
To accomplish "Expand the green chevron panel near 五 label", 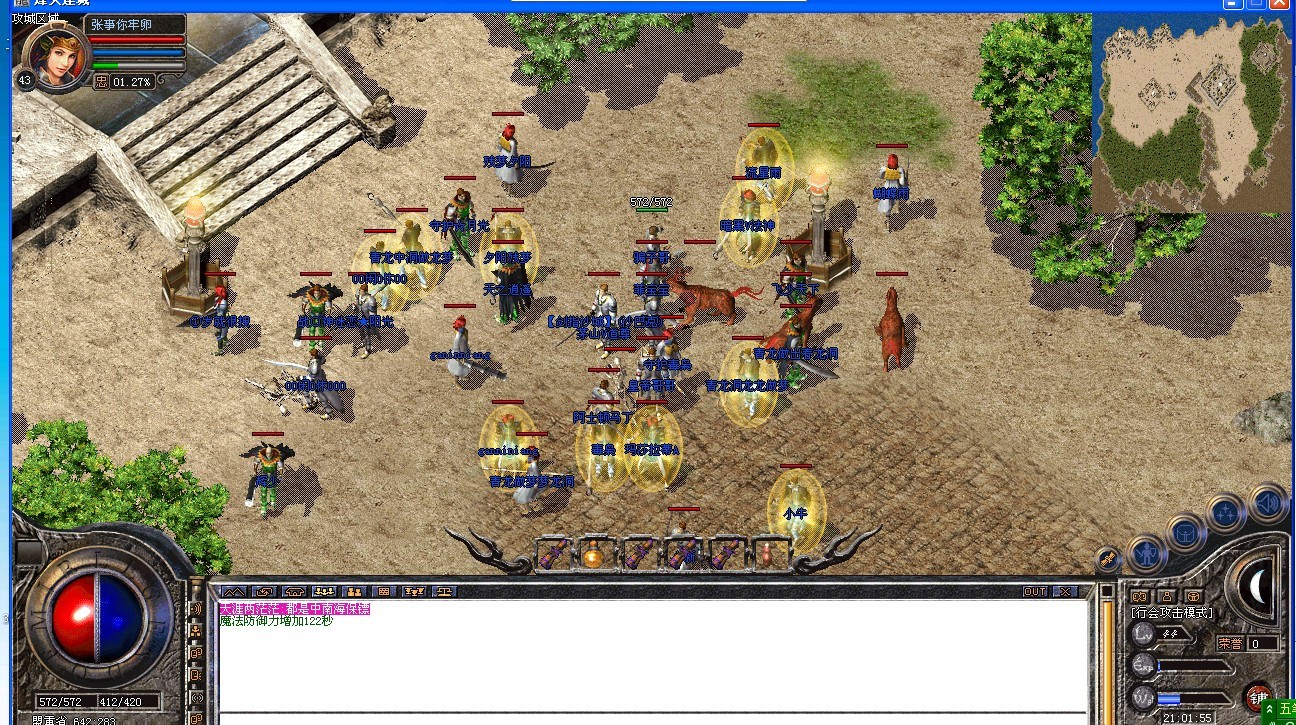I will click(1268, 710).
